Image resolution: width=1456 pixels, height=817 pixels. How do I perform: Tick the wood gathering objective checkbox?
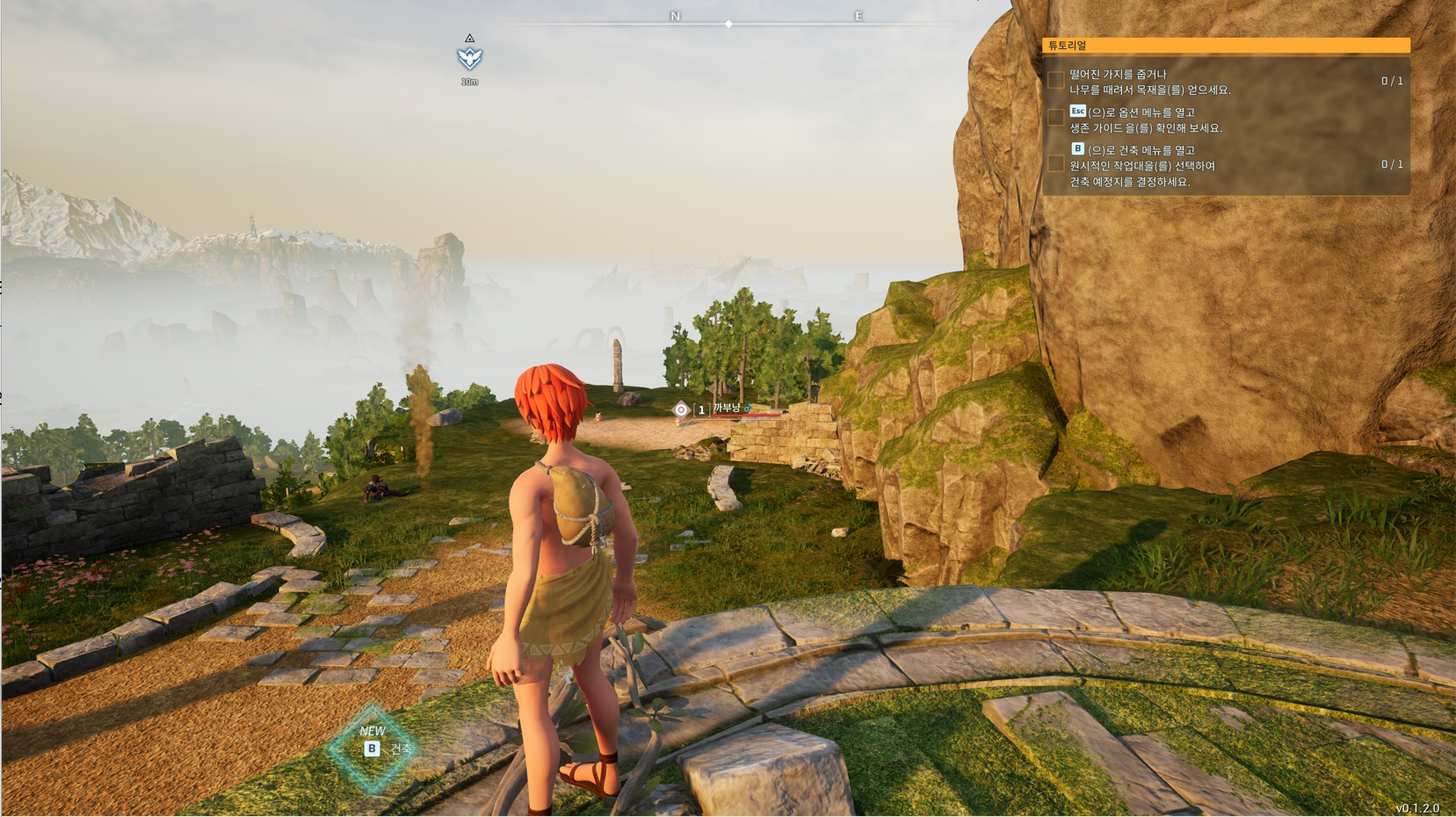(1055, 81)
